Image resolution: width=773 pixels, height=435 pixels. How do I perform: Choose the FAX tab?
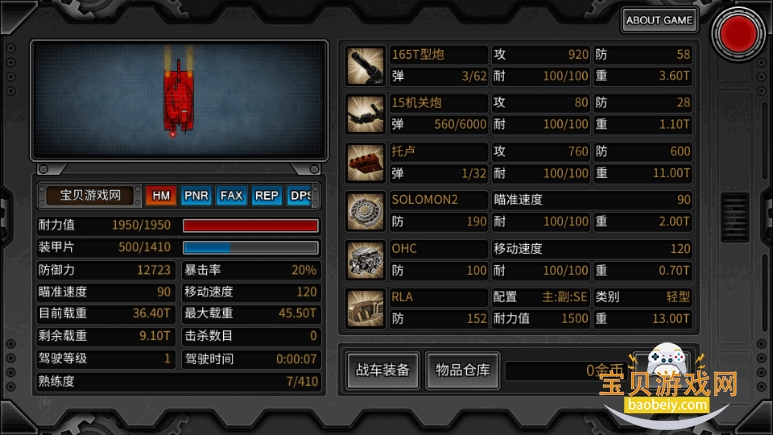point(231,195)
